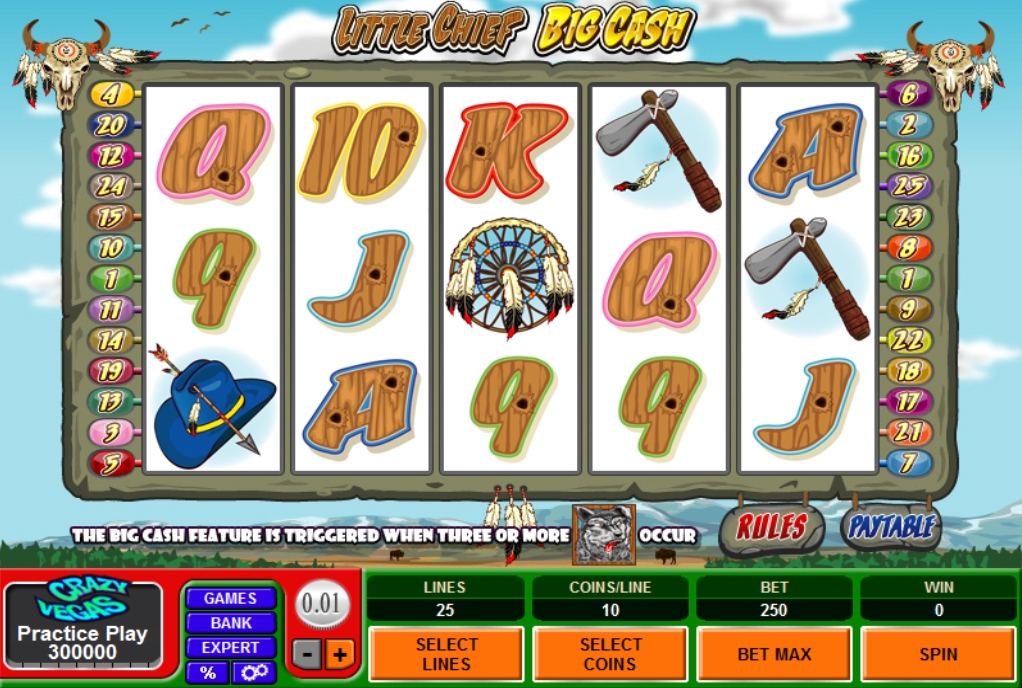1022x688 pixels.
Task: Switch to Expert mode
Action: tap(230, 647)
